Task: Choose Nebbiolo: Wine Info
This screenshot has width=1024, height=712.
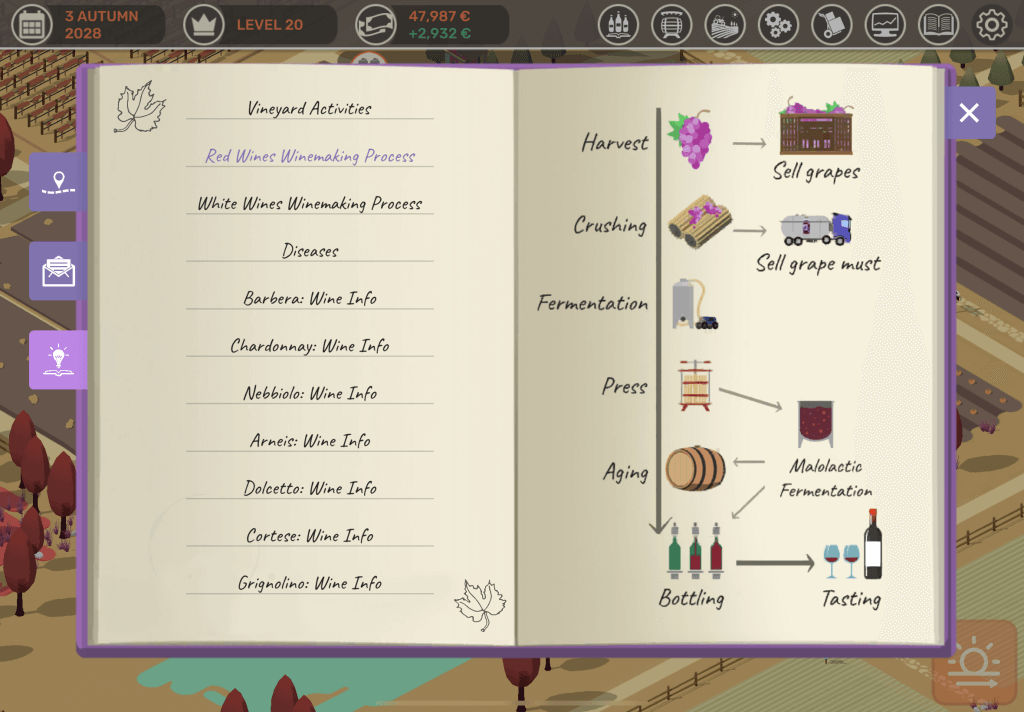Action: pos(309,394)
